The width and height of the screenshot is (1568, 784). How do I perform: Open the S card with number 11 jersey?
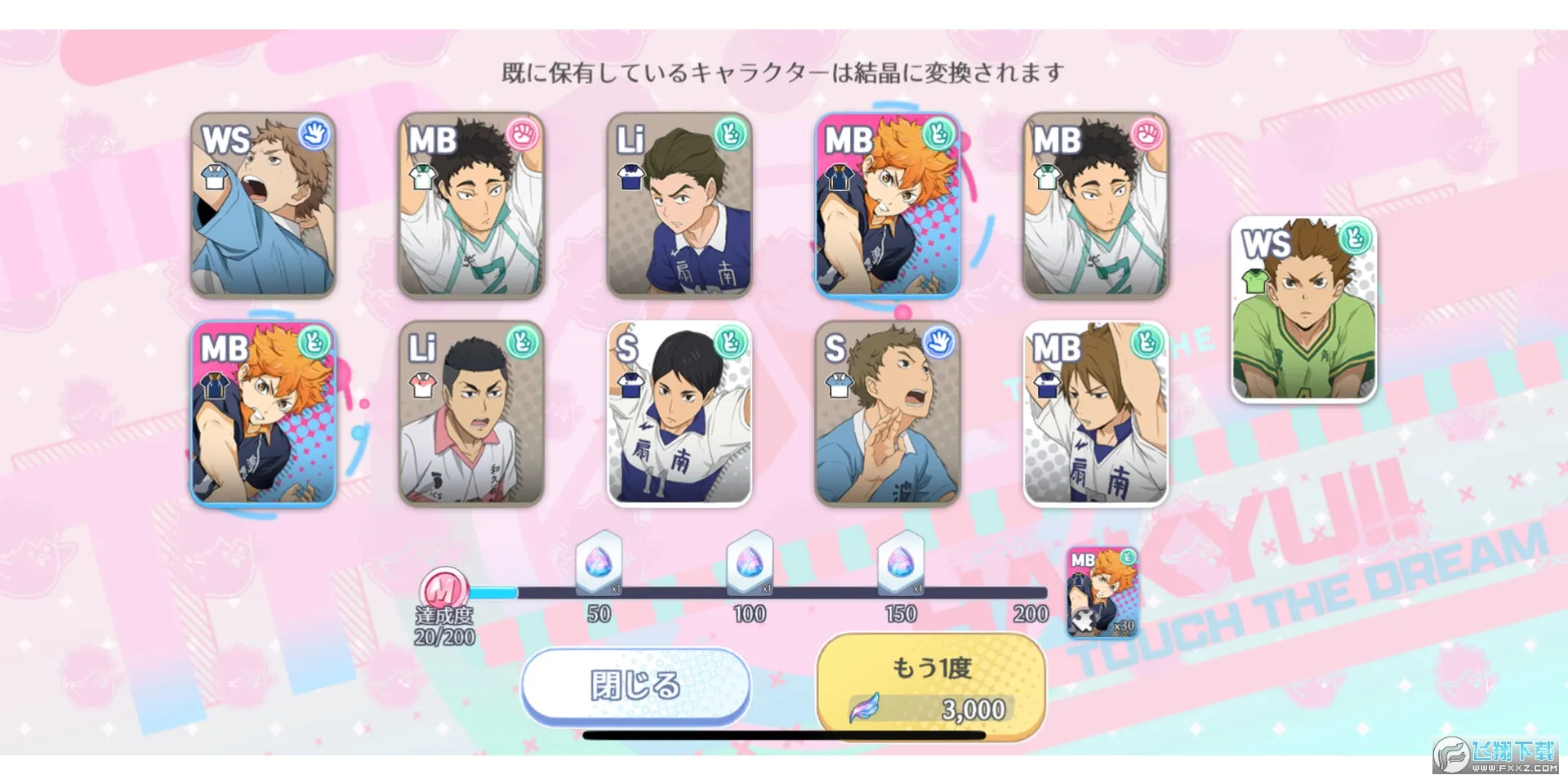coord(679,416)
